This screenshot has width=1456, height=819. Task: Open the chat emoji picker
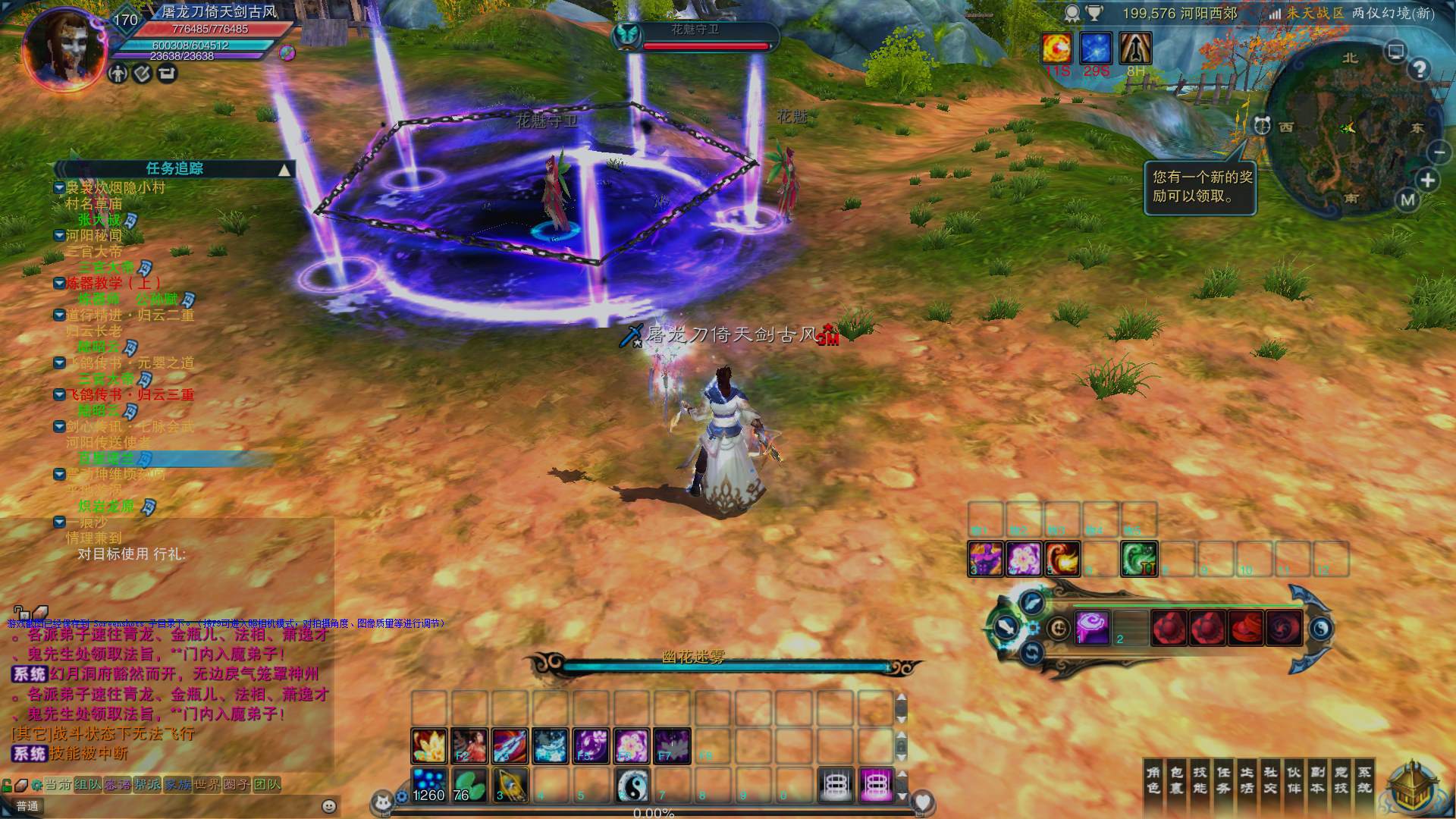(329, 806)
